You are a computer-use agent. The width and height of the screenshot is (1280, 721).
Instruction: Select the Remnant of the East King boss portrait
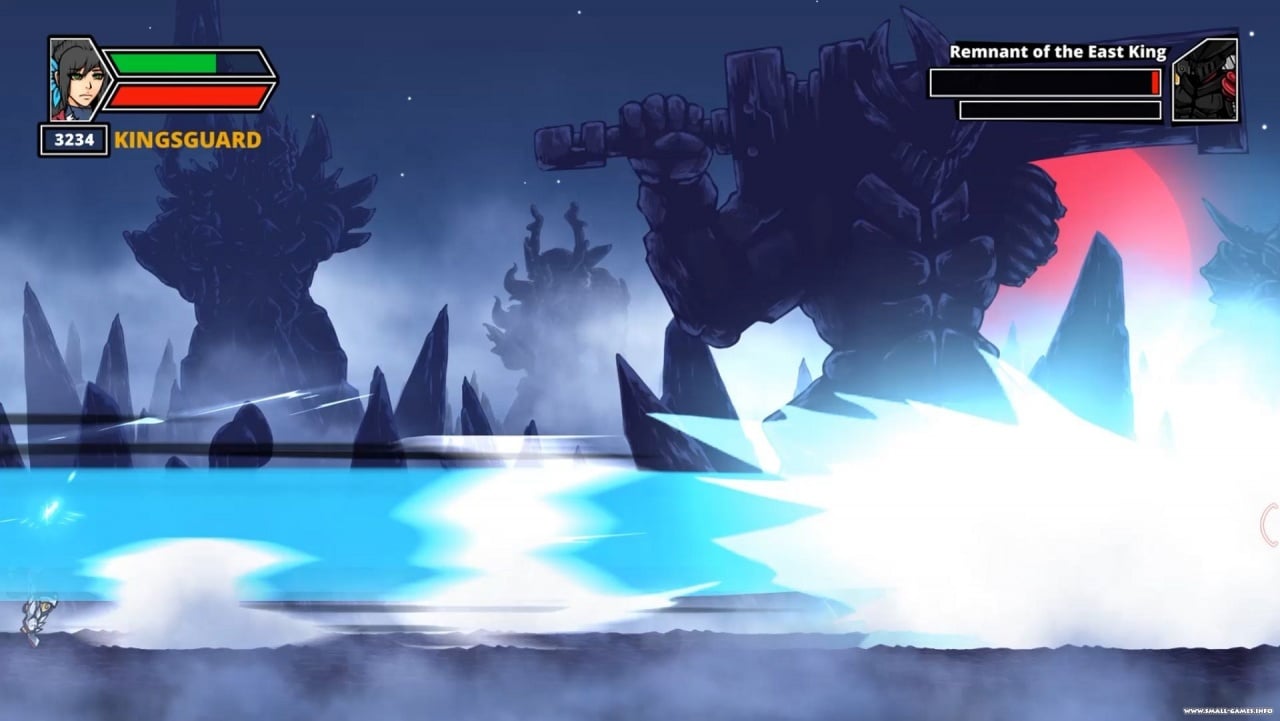tap(1204, 81)
